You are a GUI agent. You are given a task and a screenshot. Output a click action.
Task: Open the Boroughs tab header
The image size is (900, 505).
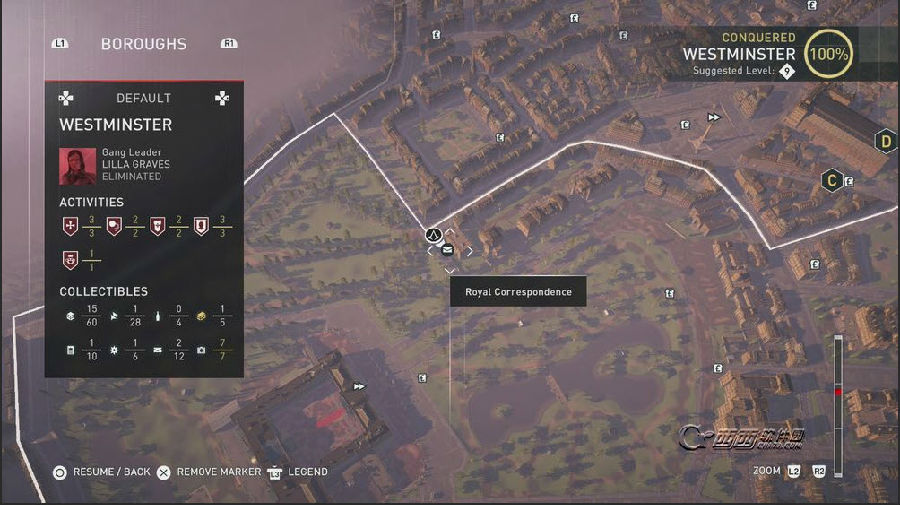[x=144, y=44]
